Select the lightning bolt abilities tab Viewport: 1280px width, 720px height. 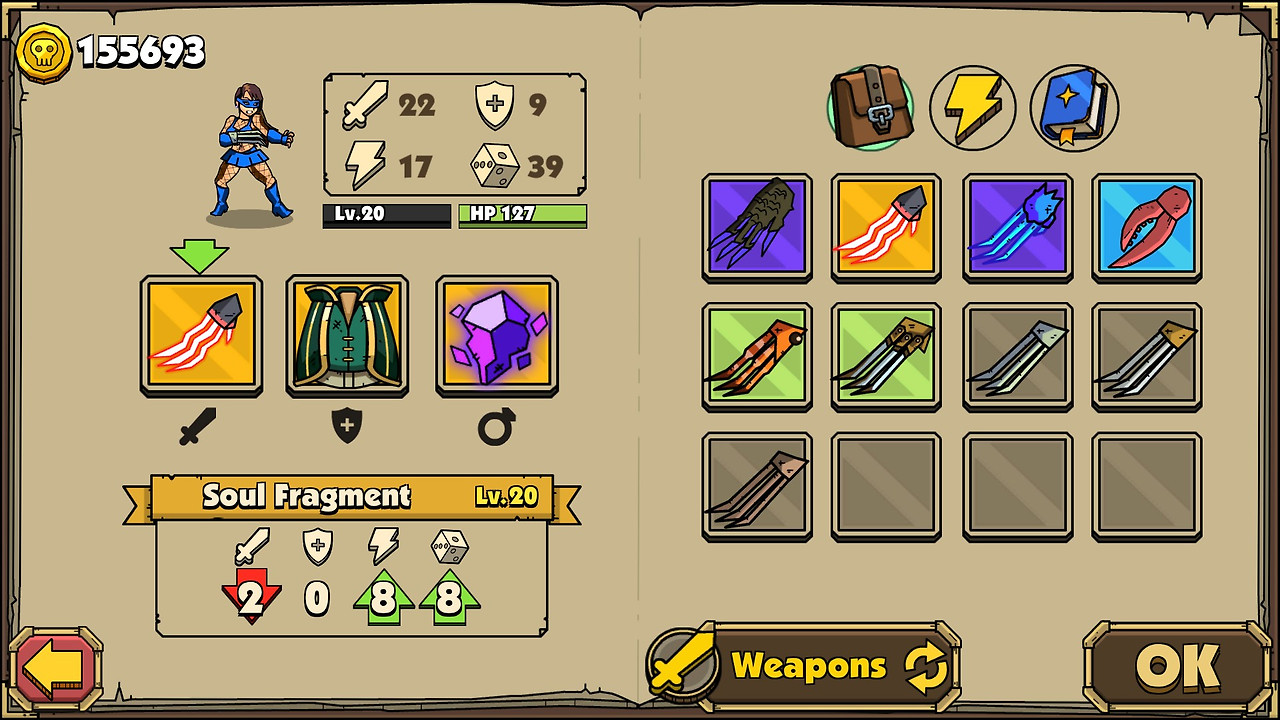coord(972,107)
